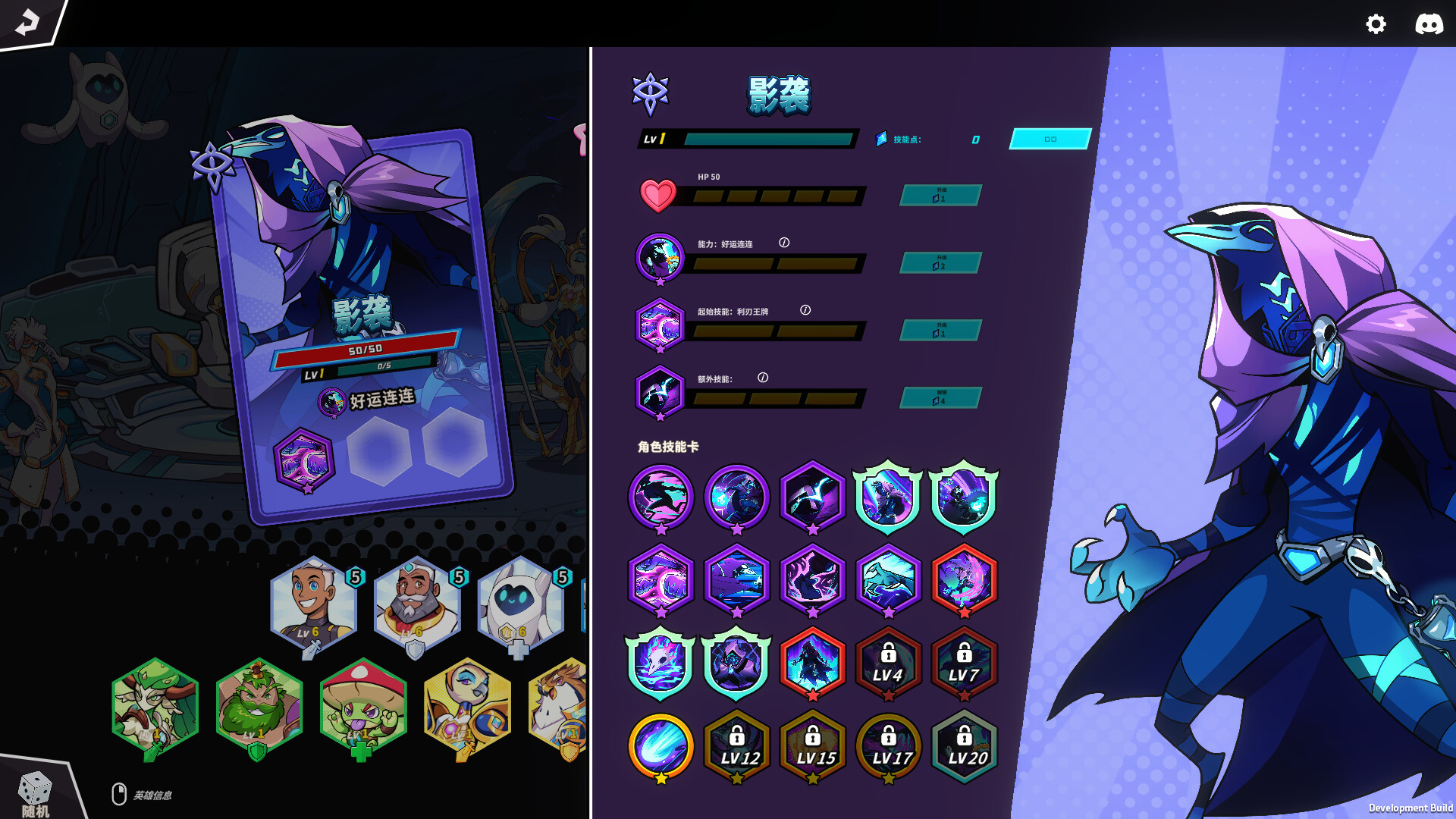The height and width of the screenshot is (819, 1456).
Task: Select the gold-ringed blue comet skill card
Action: pyautogui.click(x=661, y=747)
